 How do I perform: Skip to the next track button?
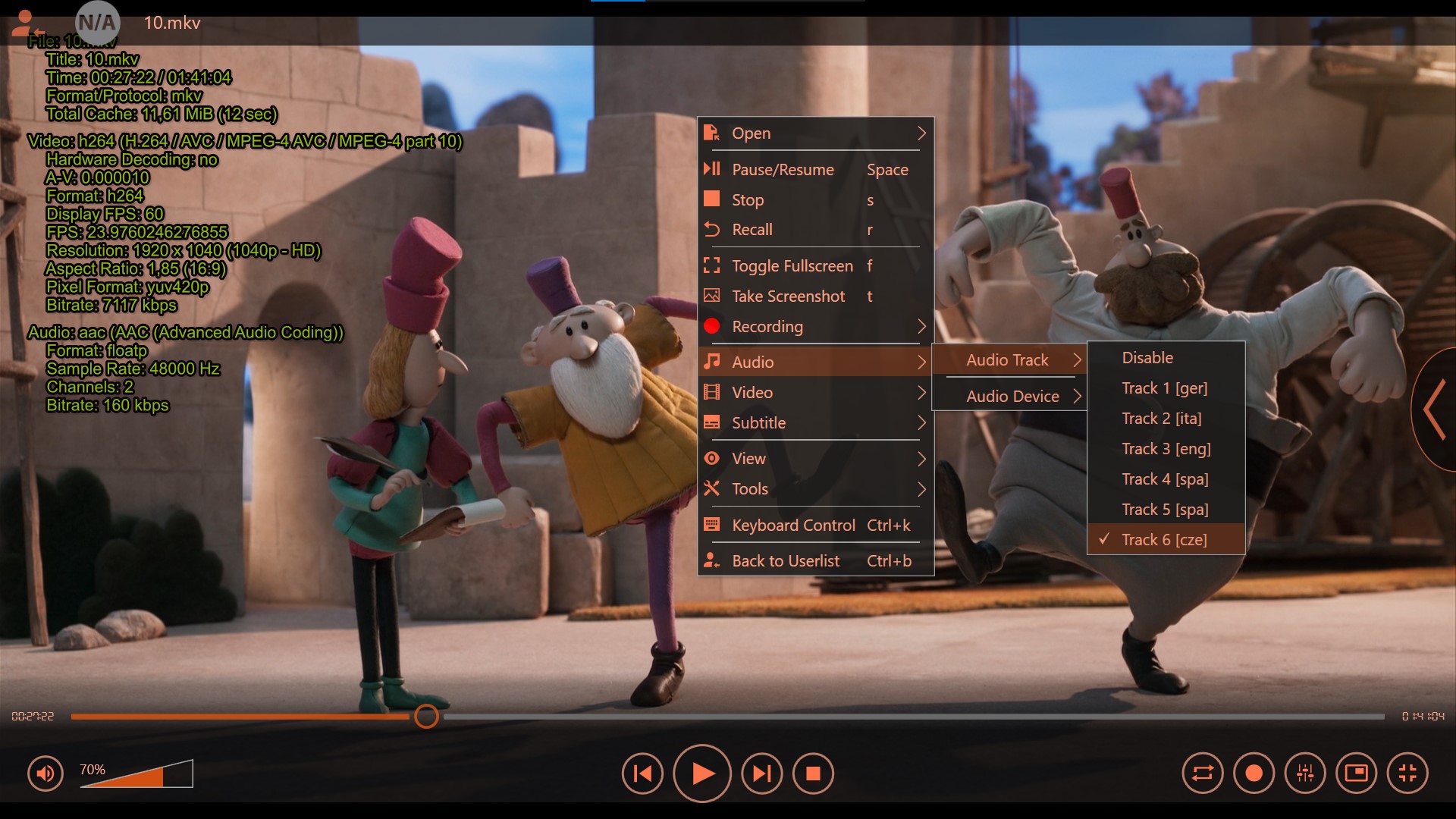(761, 773)
